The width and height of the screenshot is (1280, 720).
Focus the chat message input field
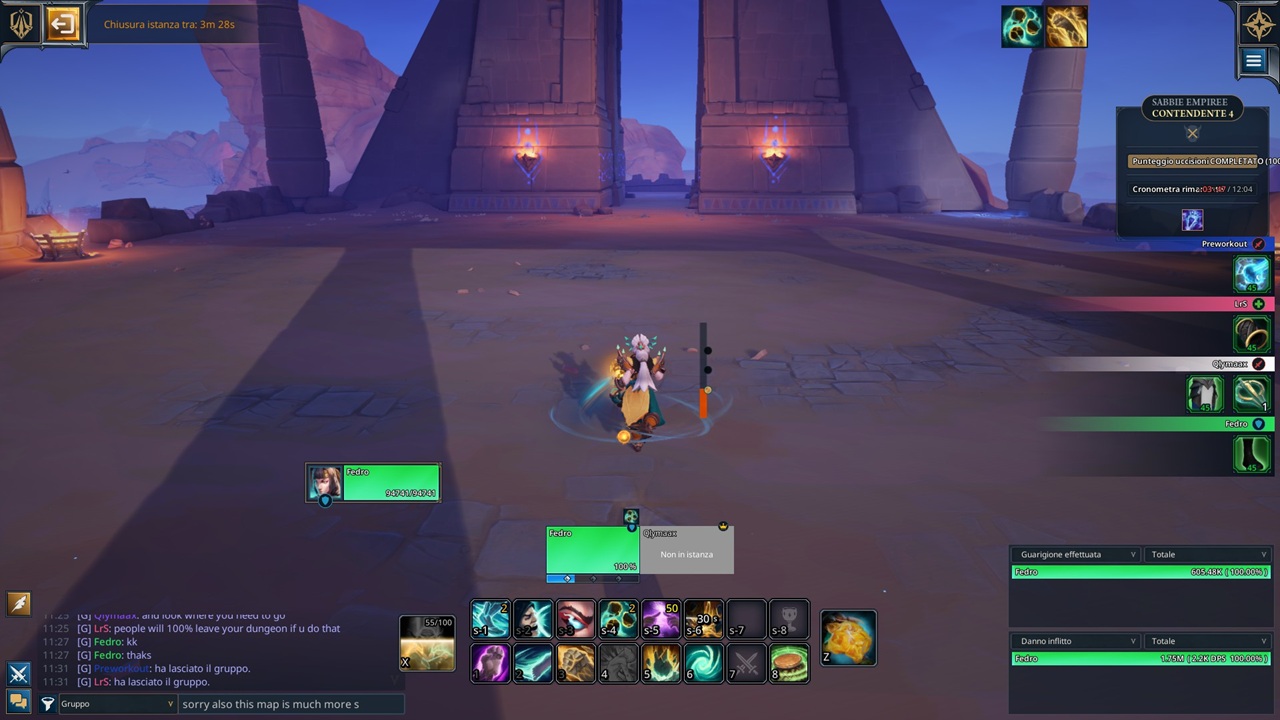(x=291, y=704)
